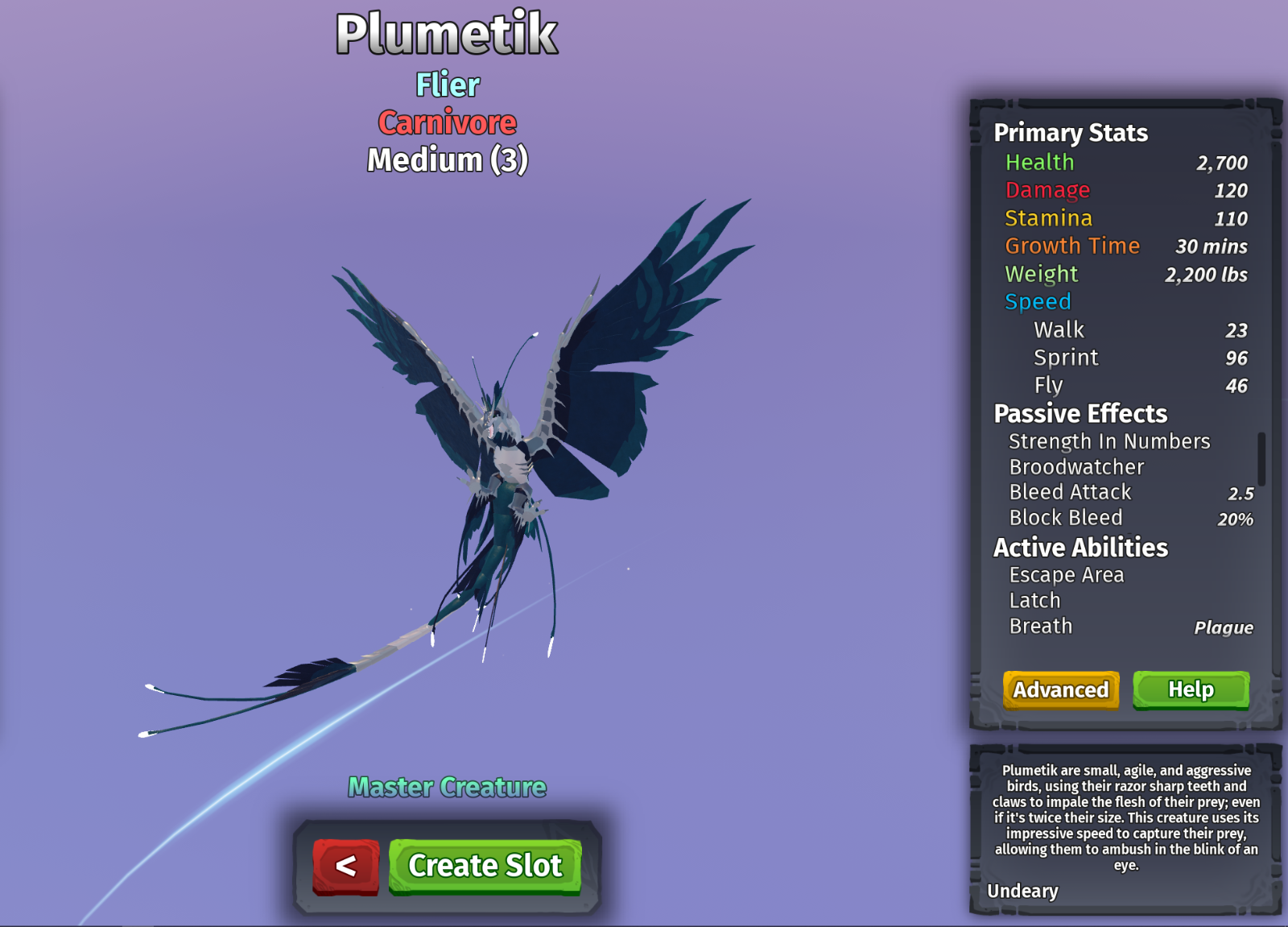Select the Strength In Numbers passive effect
Image resolution: width=1288 pixels, height=927 pixels.
tap(1109, 441)
